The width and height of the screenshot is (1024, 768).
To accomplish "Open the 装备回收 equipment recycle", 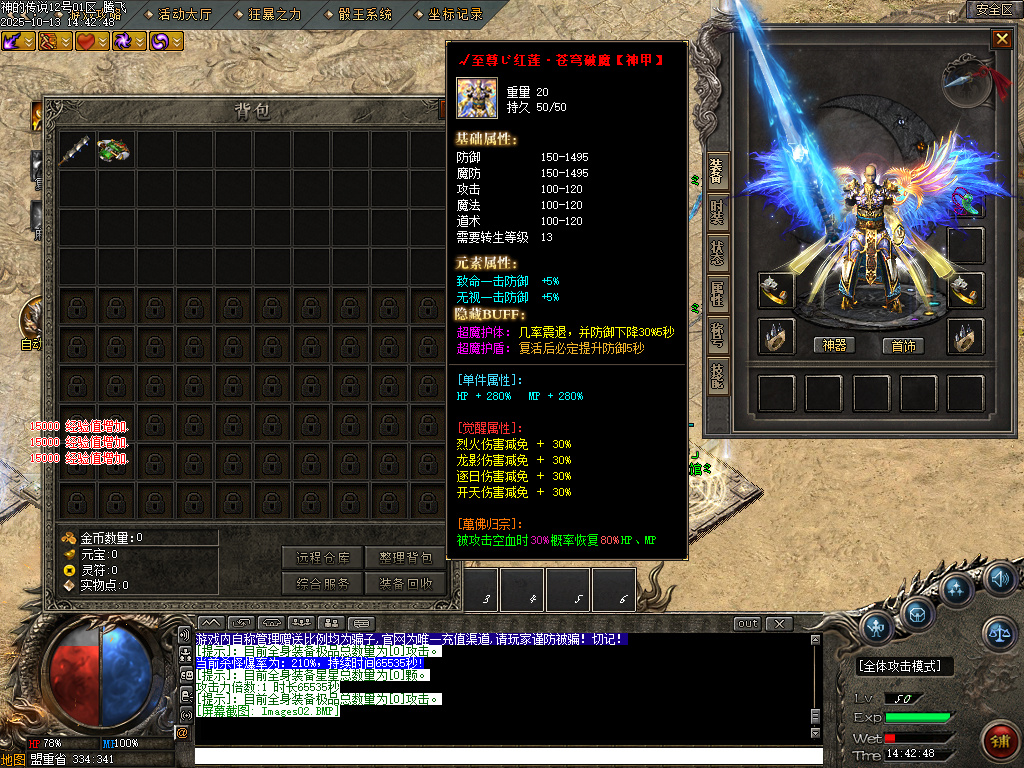I will (405, 584).
